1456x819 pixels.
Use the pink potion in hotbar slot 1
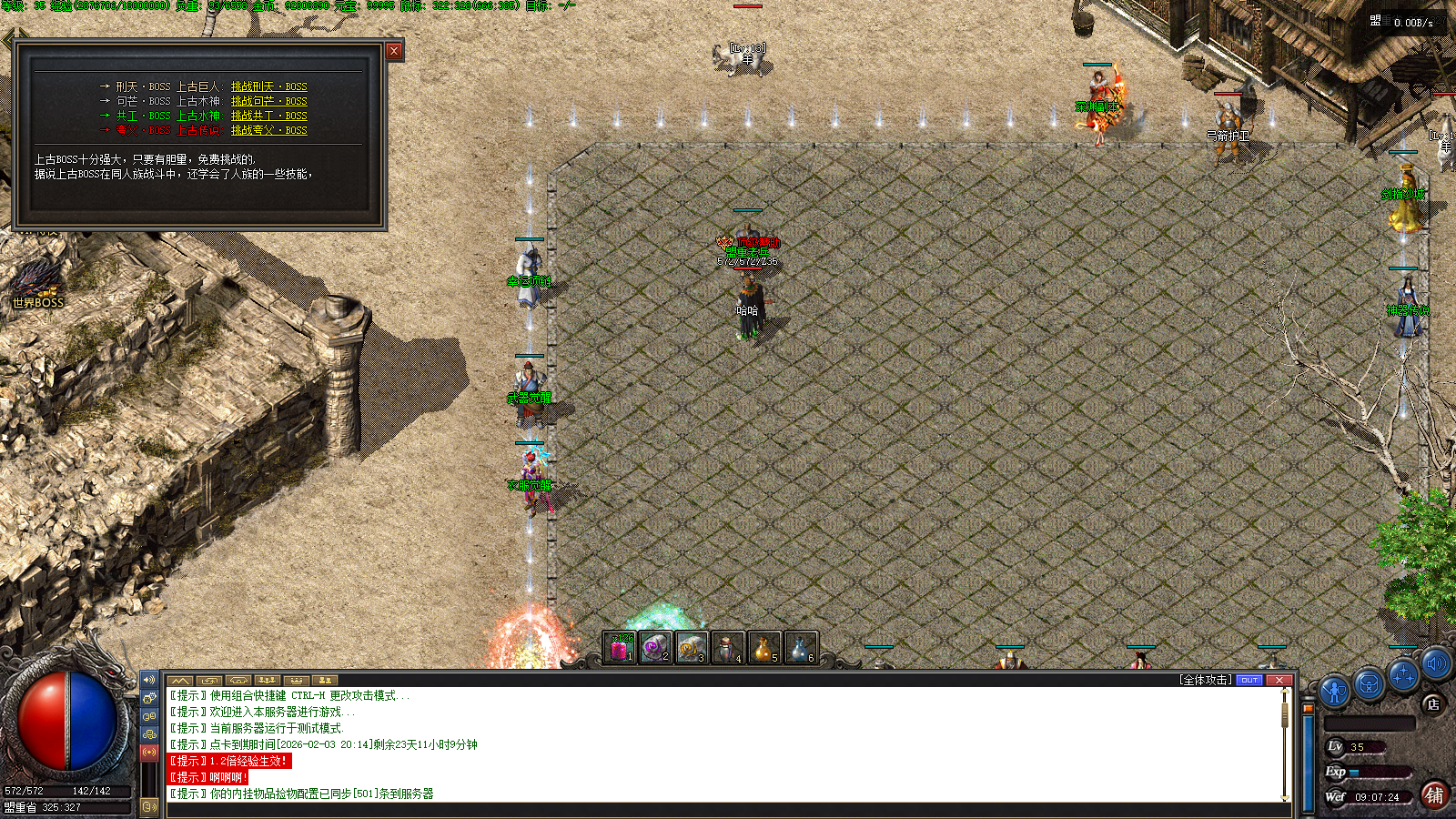(620, 648)
